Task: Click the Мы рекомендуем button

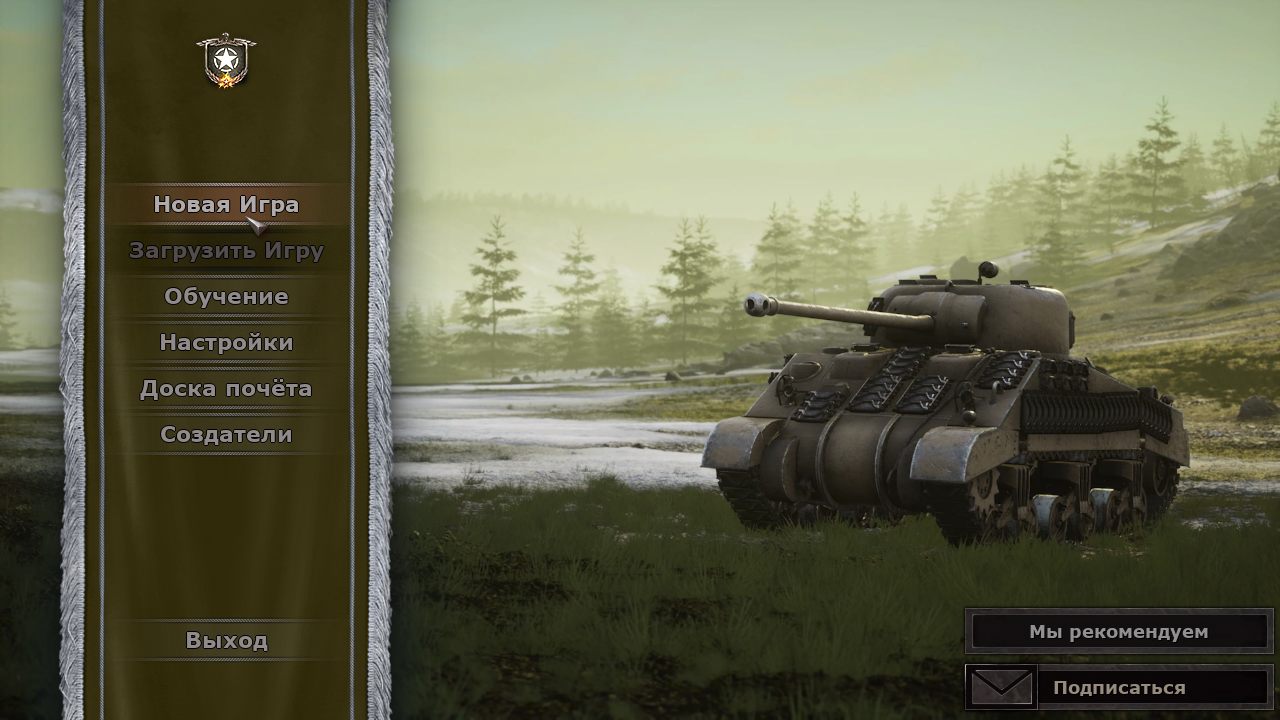Action: (x=1118, y=631)
